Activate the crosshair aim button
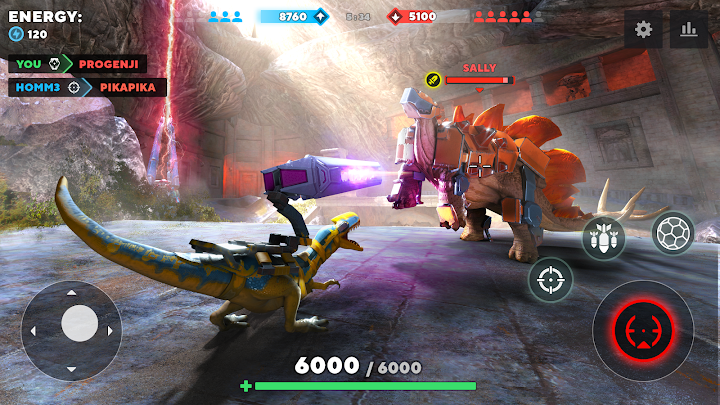The height and width of the screenshot is (405, 720). (x=550, y=280)
